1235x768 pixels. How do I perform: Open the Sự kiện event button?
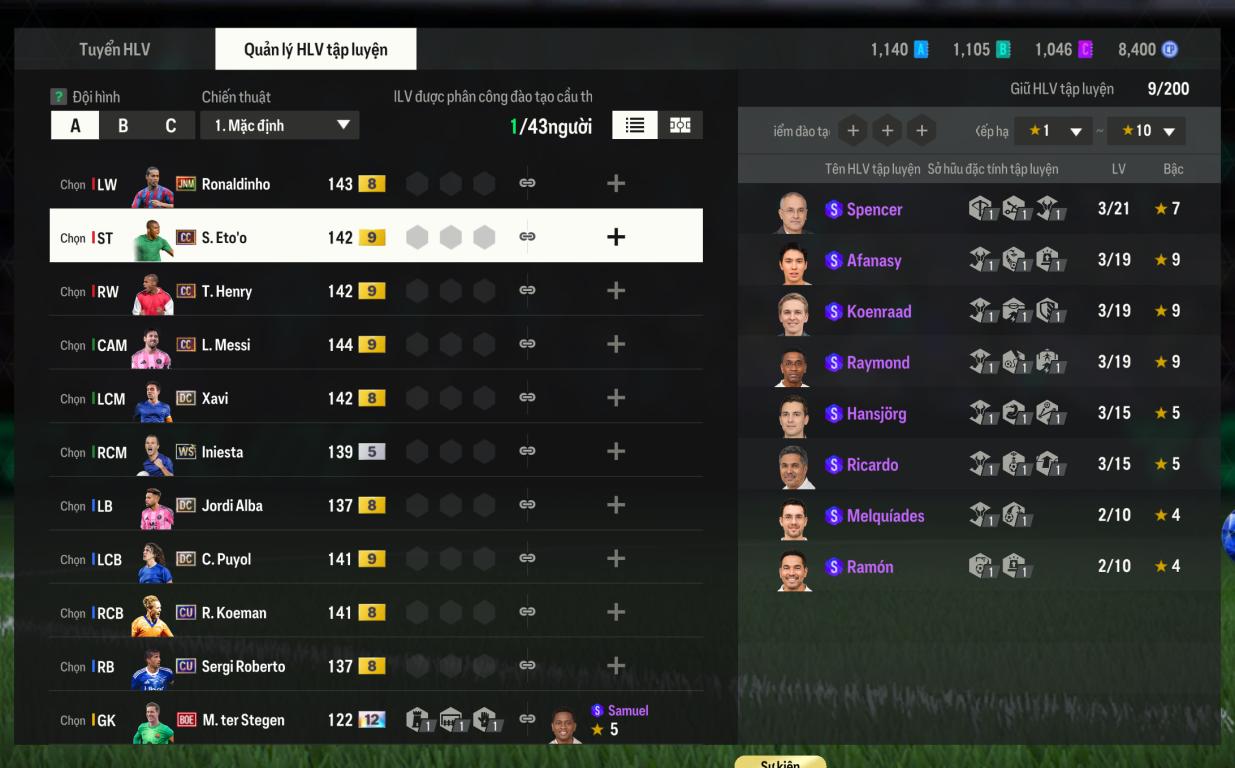coord(780,763)
